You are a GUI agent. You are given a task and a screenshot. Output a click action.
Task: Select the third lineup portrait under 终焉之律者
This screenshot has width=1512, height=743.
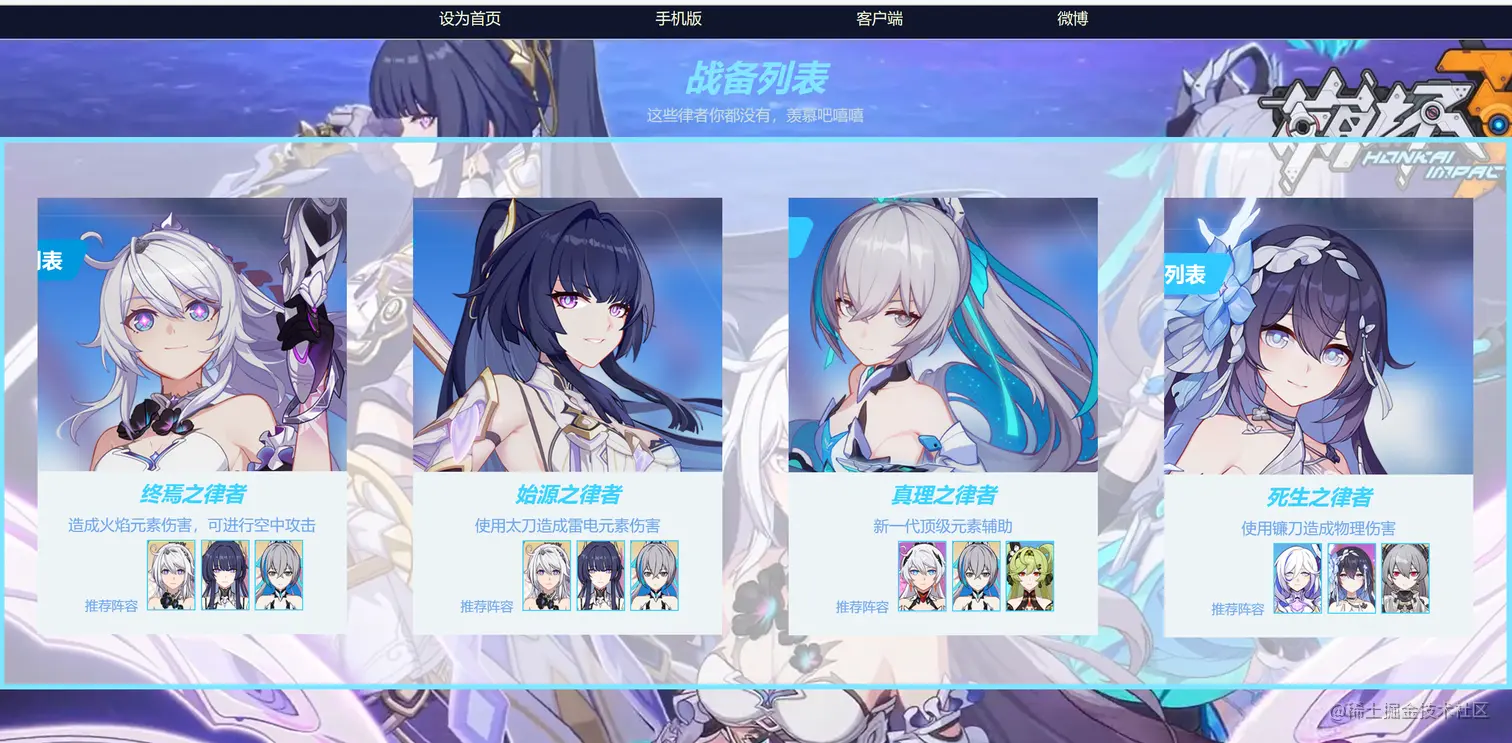(x=278, y=577)
